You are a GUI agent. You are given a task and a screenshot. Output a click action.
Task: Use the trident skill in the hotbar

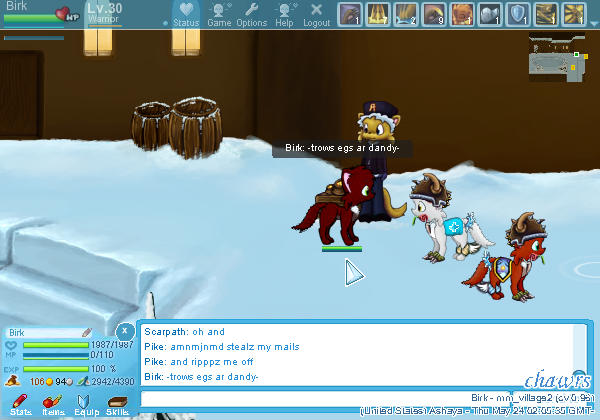pyautogui.click(x=377, y=14)
